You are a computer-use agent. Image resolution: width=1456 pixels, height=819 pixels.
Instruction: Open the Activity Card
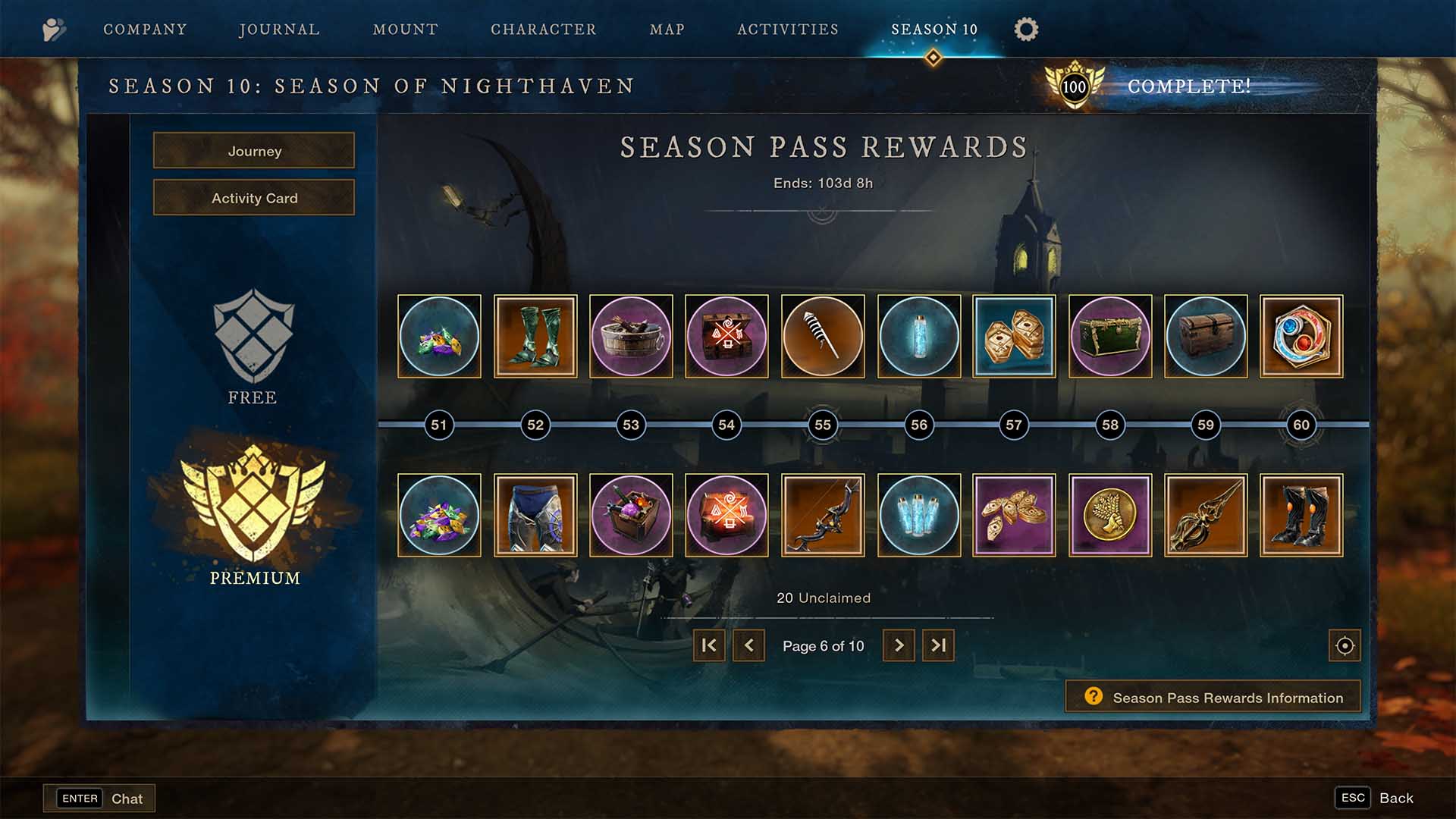tap(253, 197)
